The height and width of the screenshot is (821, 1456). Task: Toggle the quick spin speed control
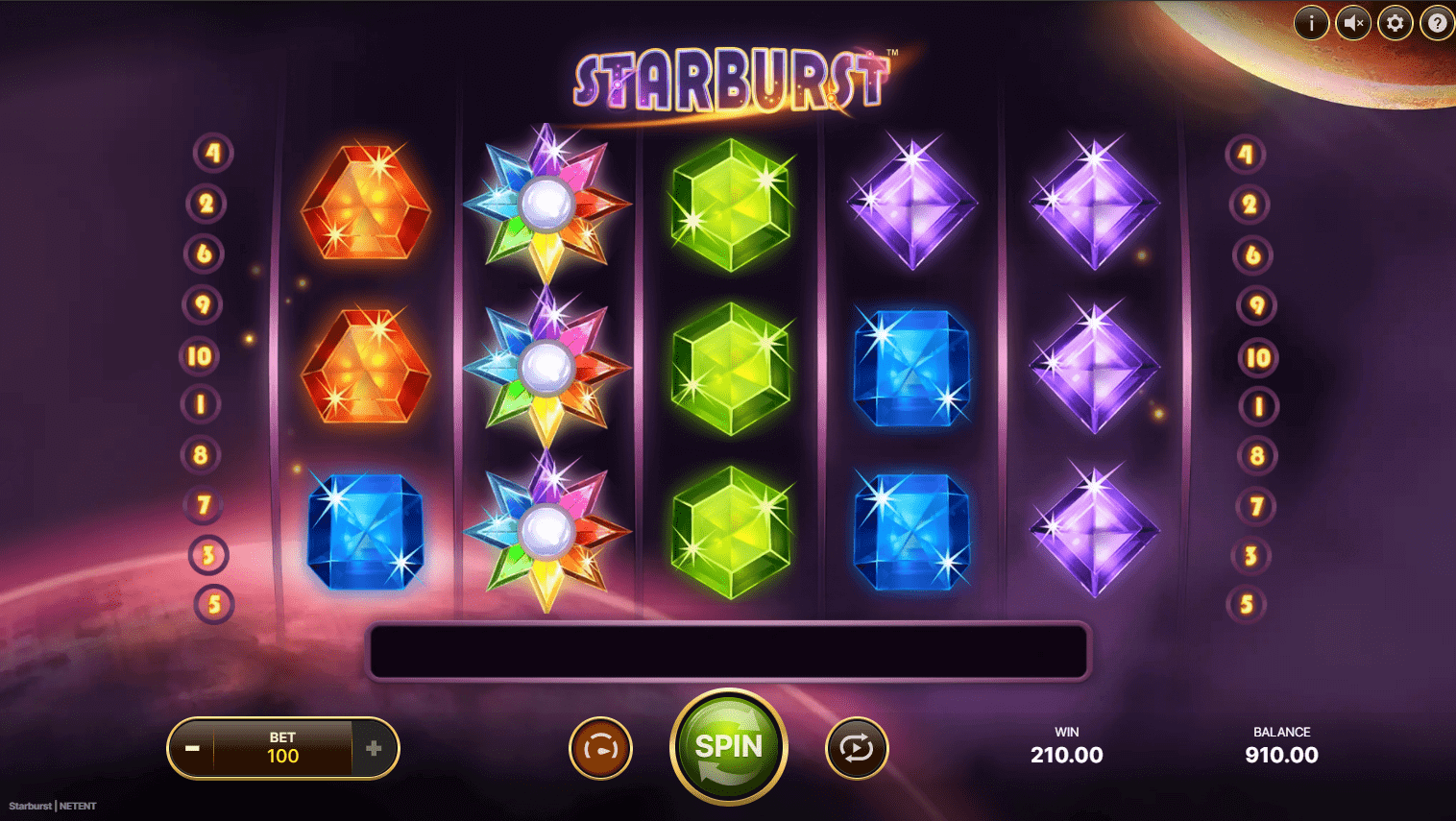pos(600,748)
